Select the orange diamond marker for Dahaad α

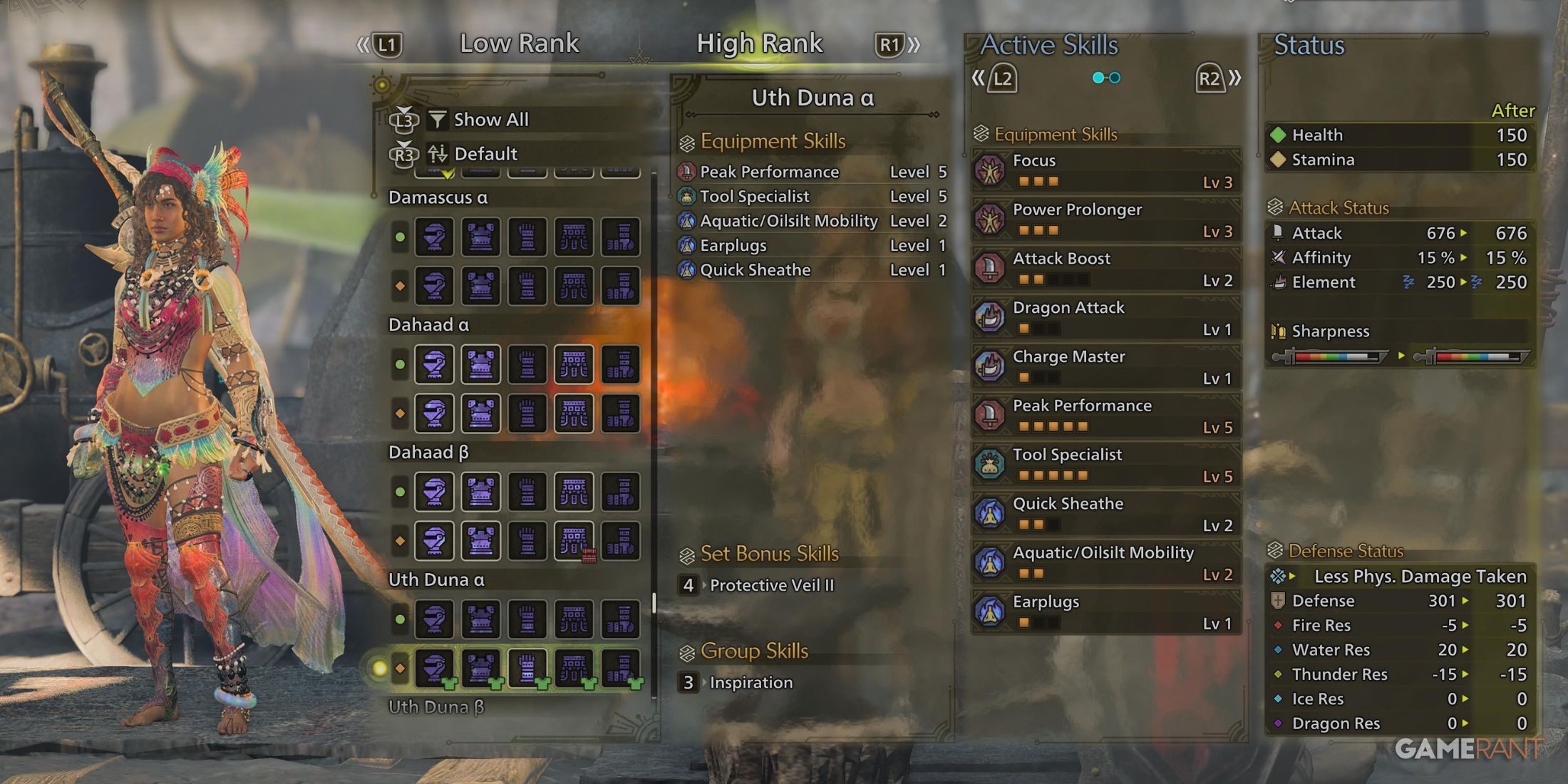(x=399, y=412)
